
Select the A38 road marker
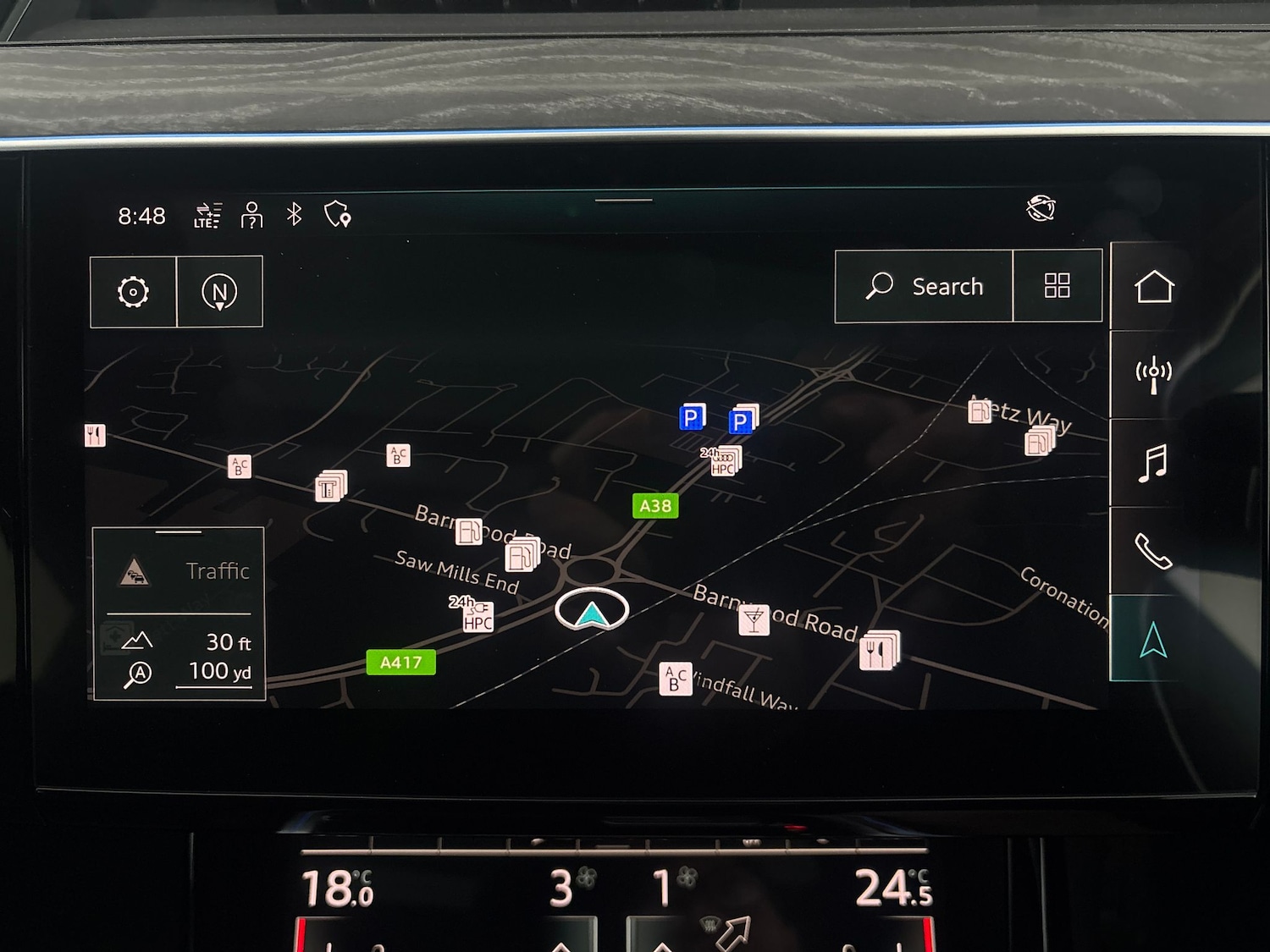pos(655,506)
